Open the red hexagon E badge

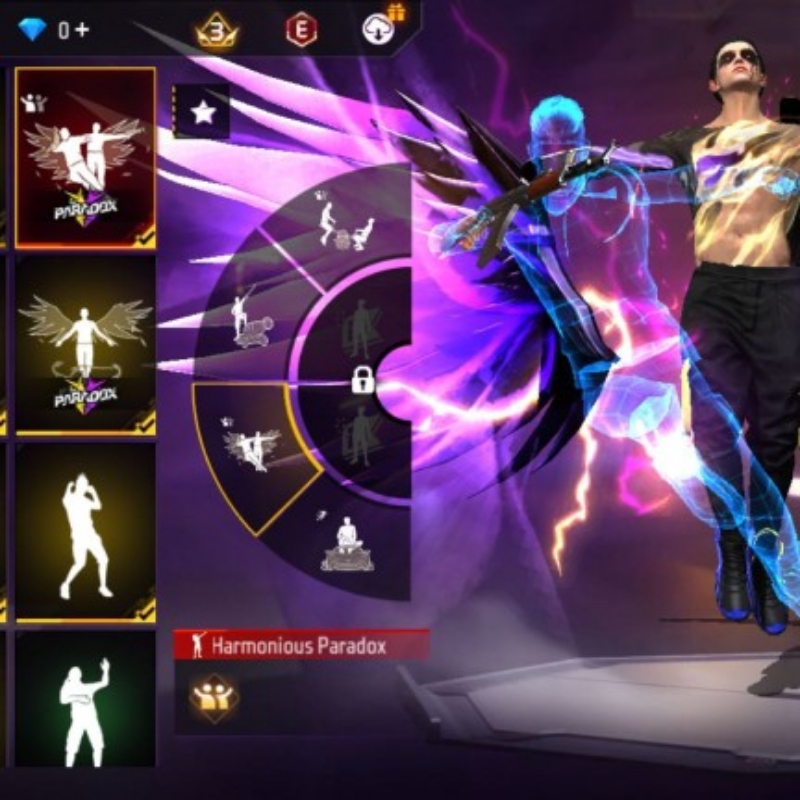298,30
